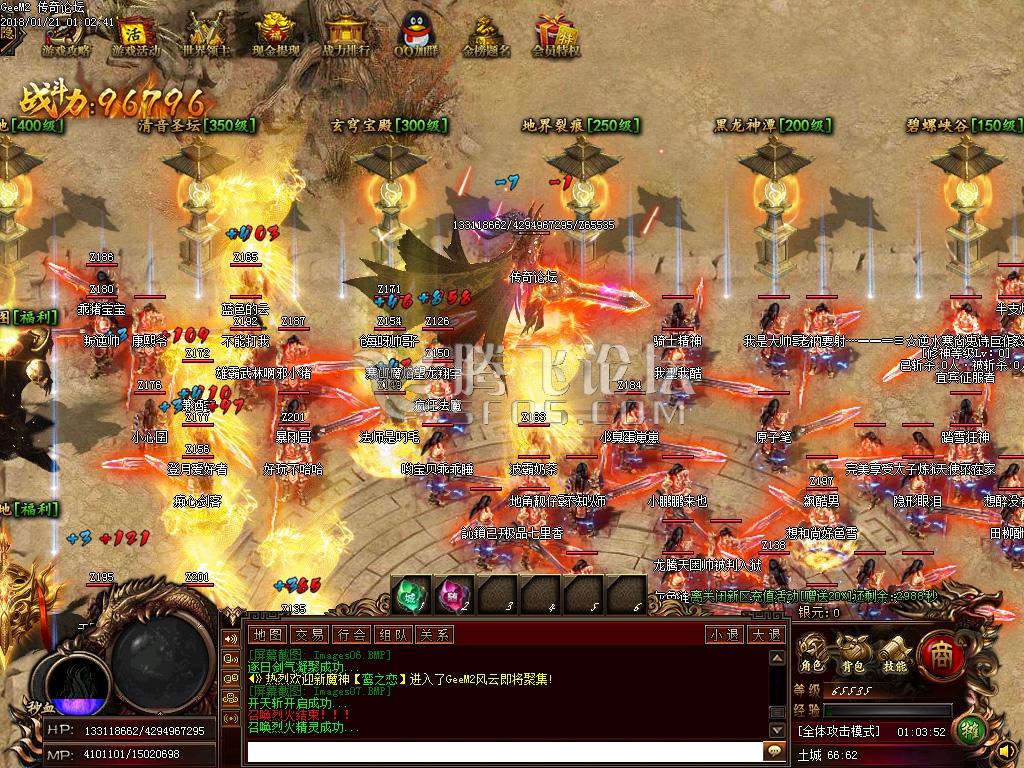
Task: Open the 背包 backpack
Action: (x=852, y=654)
